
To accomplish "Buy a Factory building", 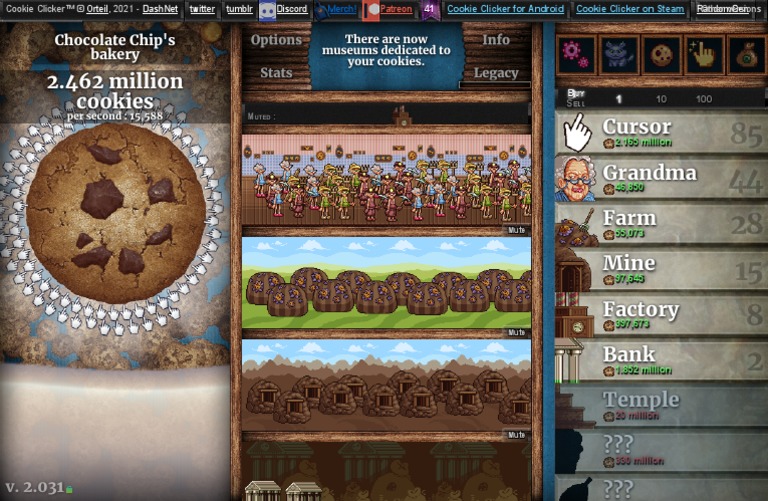I will tap(660, 315).
